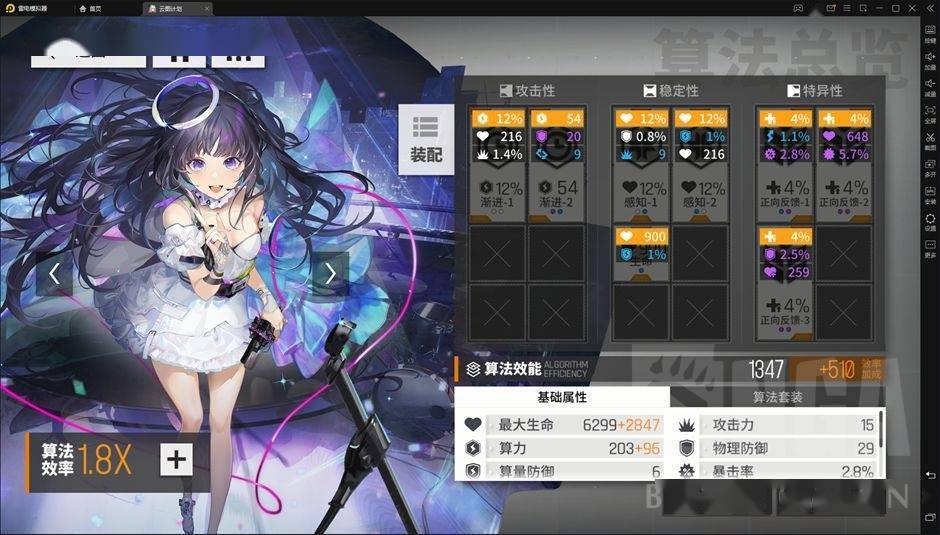The image size is (940, 535).
Task: Select the 900 health algorithm slot
Action: coord(641,245)
